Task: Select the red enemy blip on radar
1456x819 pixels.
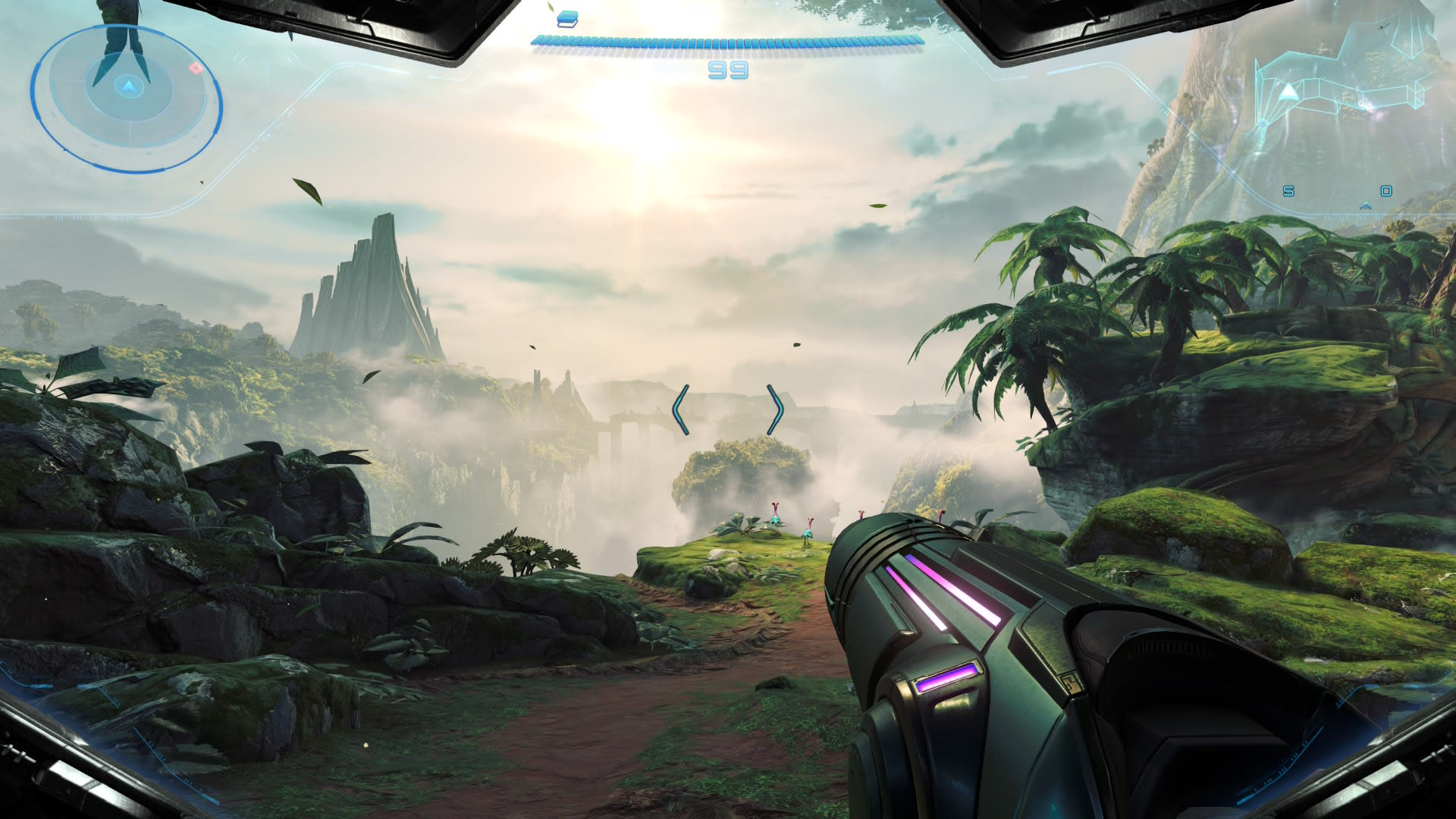Action: coord(196,68)
